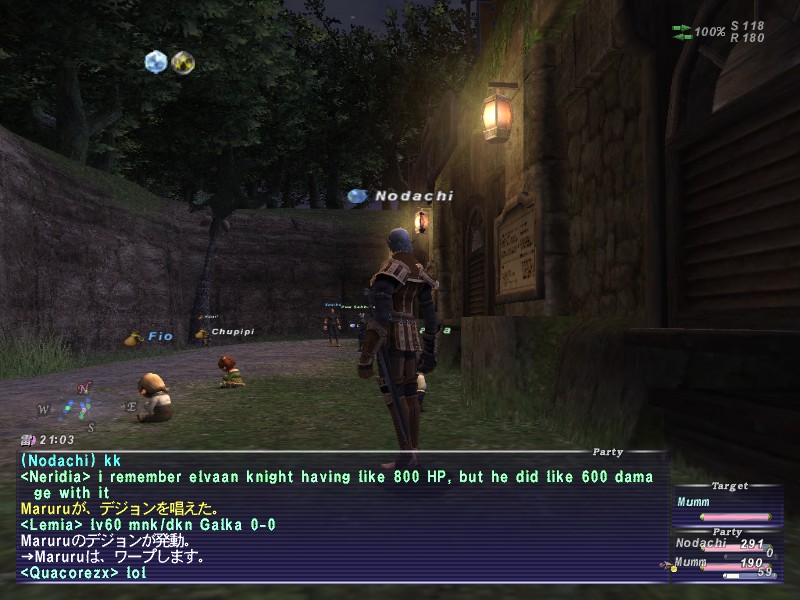Click the blue crystal status effect icon
Image resolution: width=800 pixels, height=600 pixels.
(155, 62)
